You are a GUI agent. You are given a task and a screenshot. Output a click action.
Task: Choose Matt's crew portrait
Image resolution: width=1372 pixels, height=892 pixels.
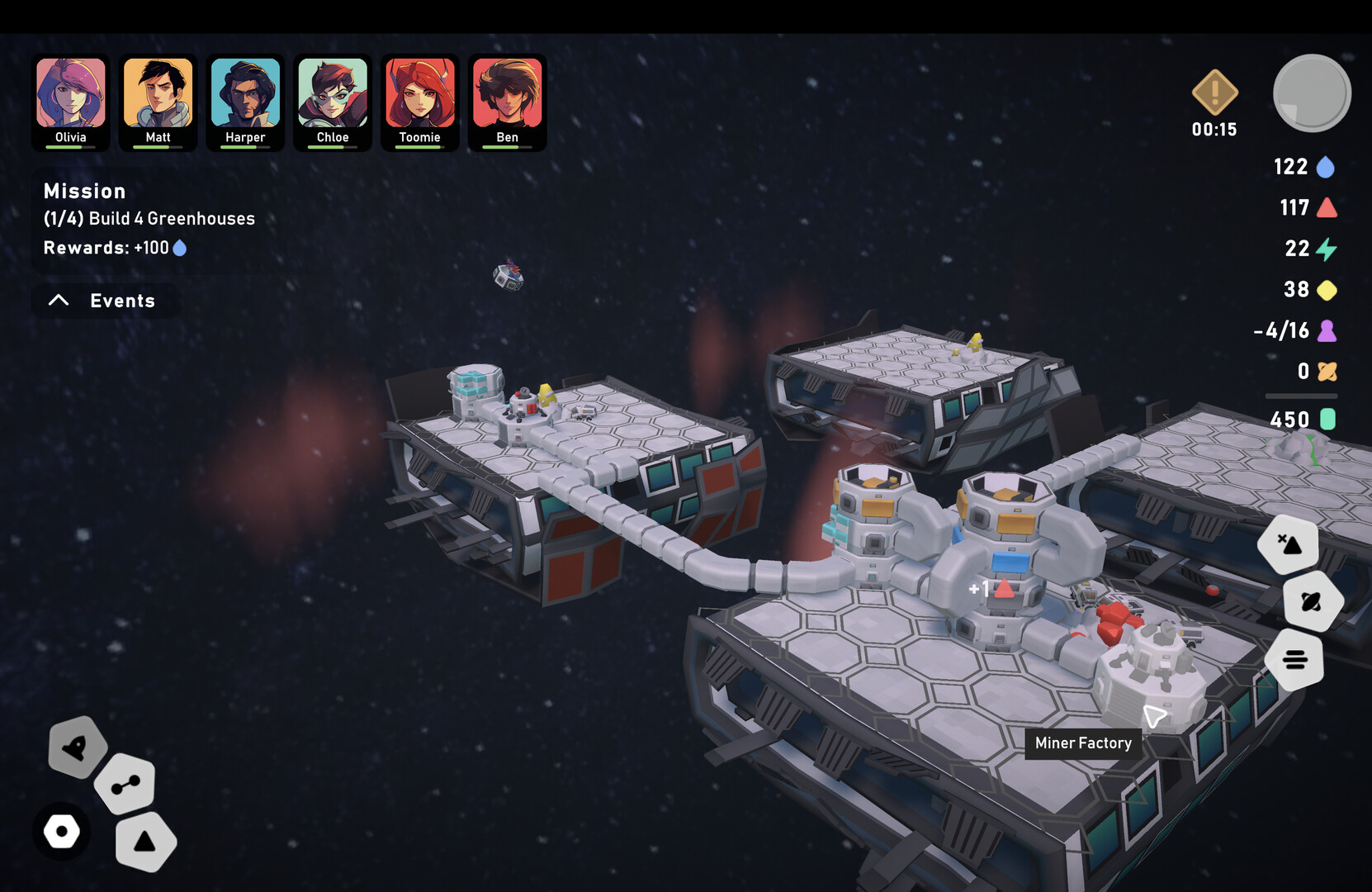point(158,102)
